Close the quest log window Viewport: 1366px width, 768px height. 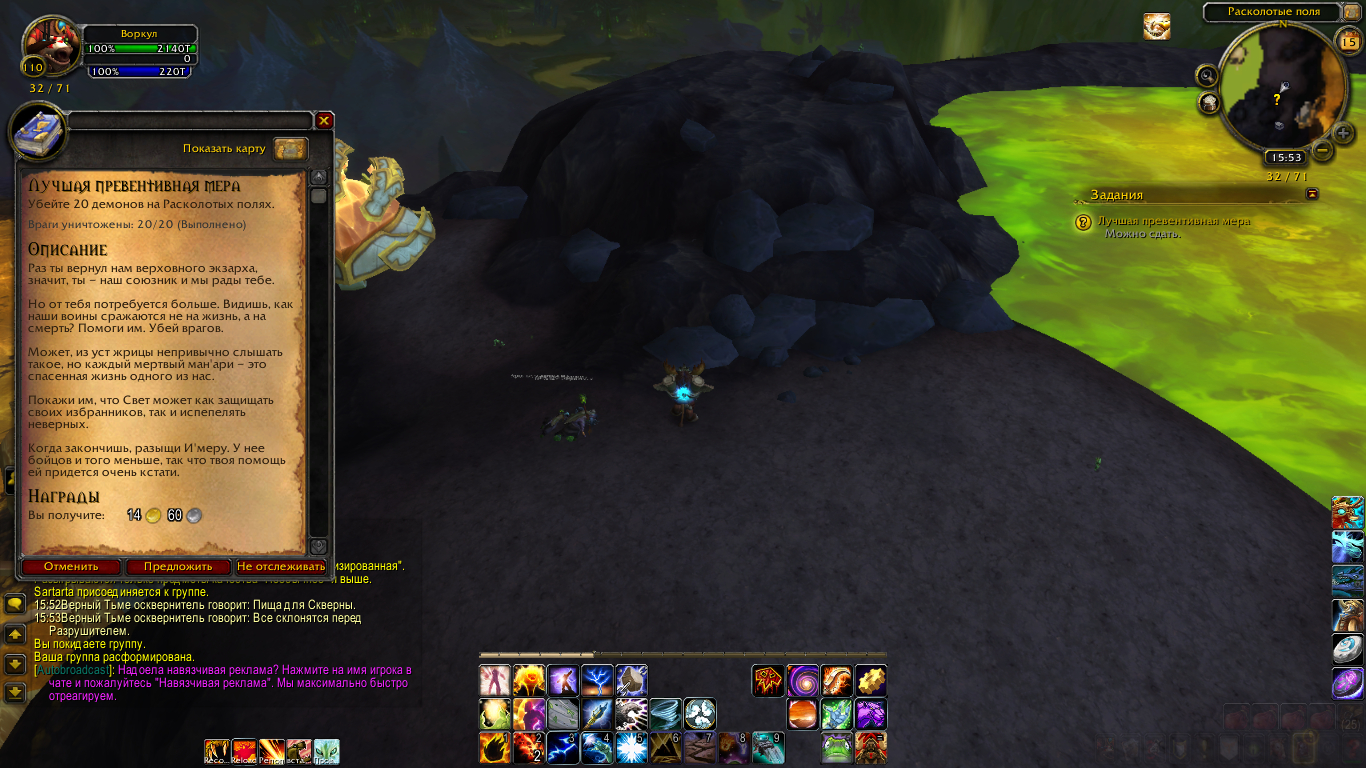click(x=324, y=120)
